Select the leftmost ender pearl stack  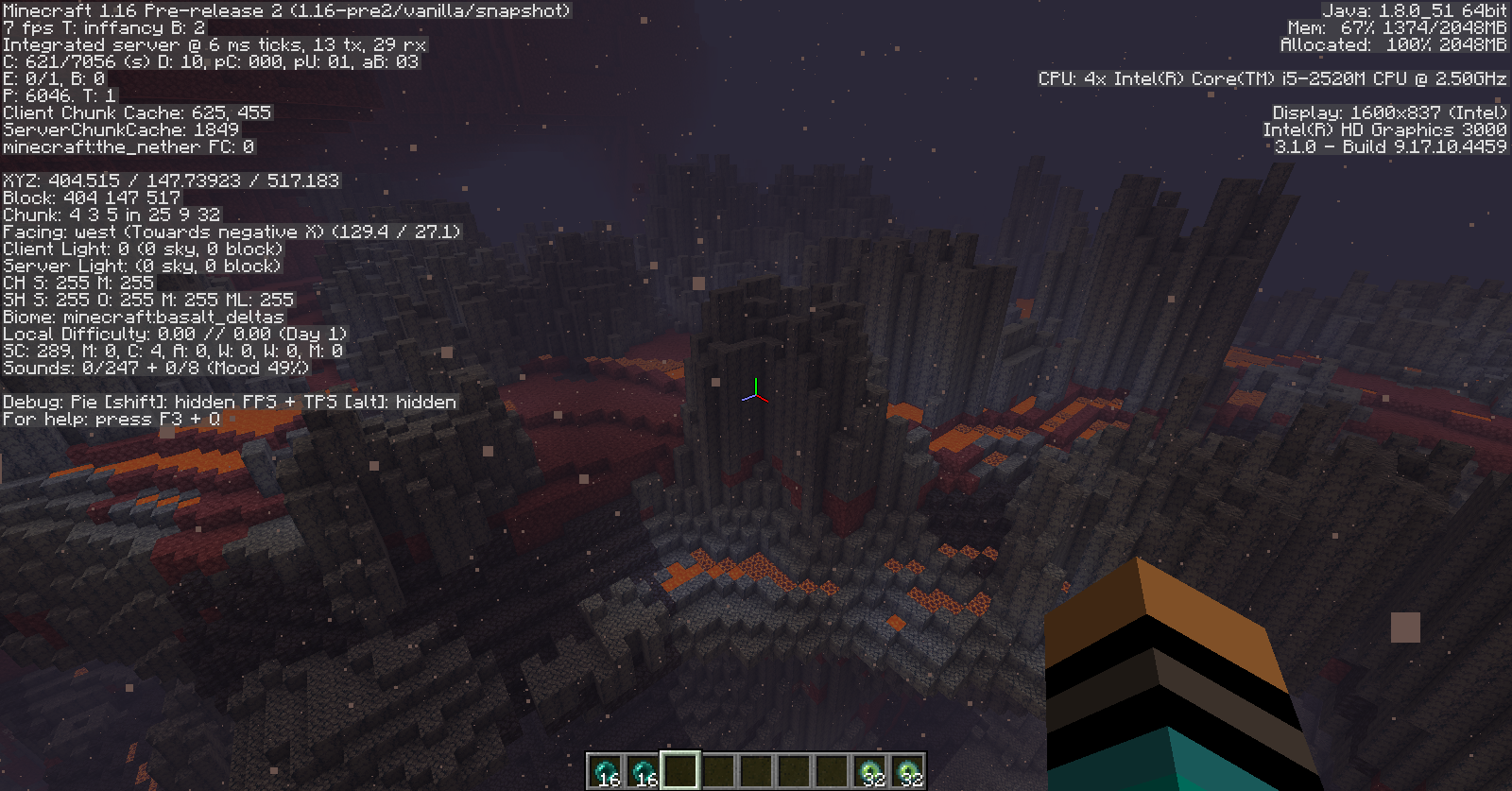click(x=605, y=771)
